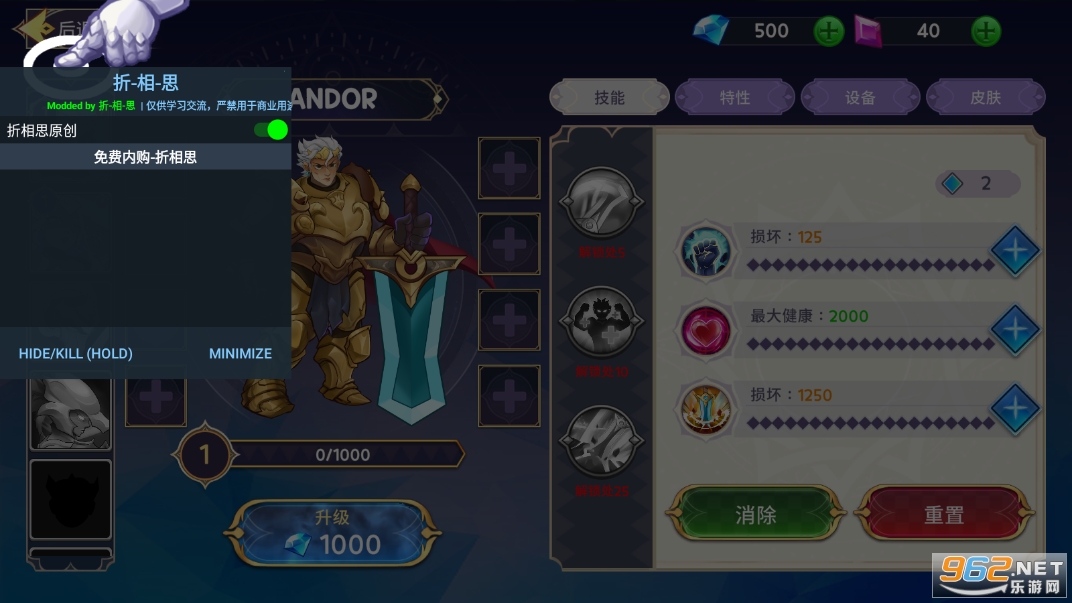Switch to the 技能 skills tab
The height and width of the screenshot is (603, 1072).
(x=609, y=98)
